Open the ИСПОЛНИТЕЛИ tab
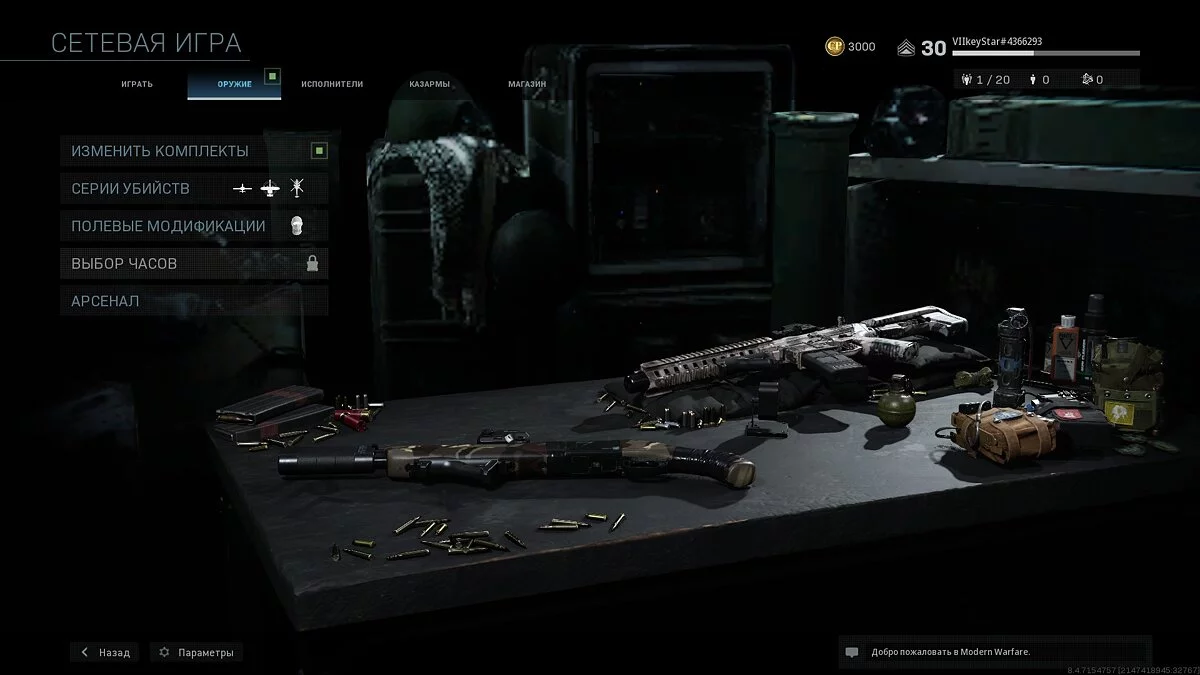Image resolution: width=1200 pixels, height=675 pixels. [332, 84]
